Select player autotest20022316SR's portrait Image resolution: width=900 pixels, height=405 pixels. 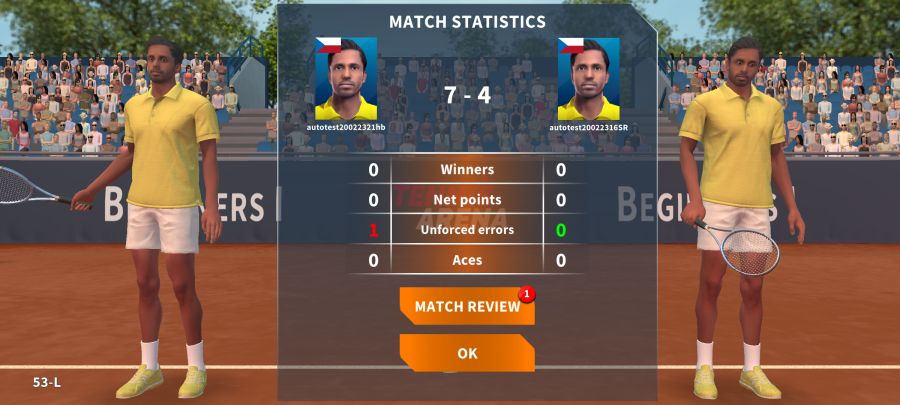[588, 79]
